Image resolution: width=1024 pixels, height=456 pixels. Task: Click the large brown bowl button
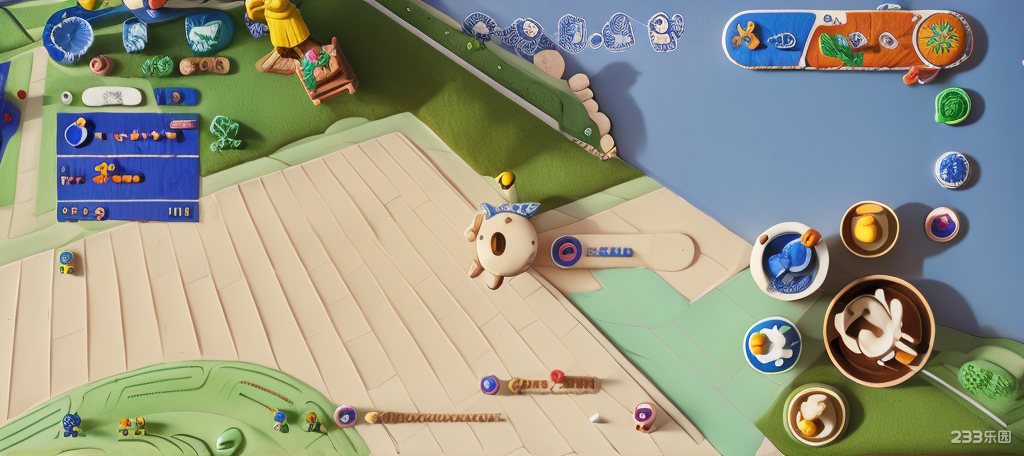(x=878, y=330)
